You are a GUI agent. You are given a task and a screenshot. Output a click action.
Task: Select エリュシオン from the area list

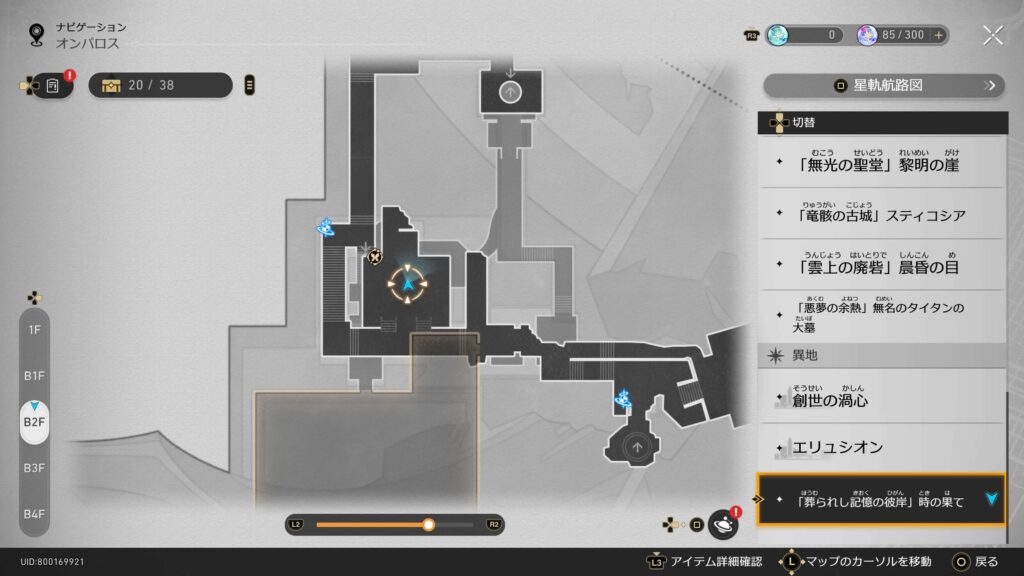pos(880,447)
